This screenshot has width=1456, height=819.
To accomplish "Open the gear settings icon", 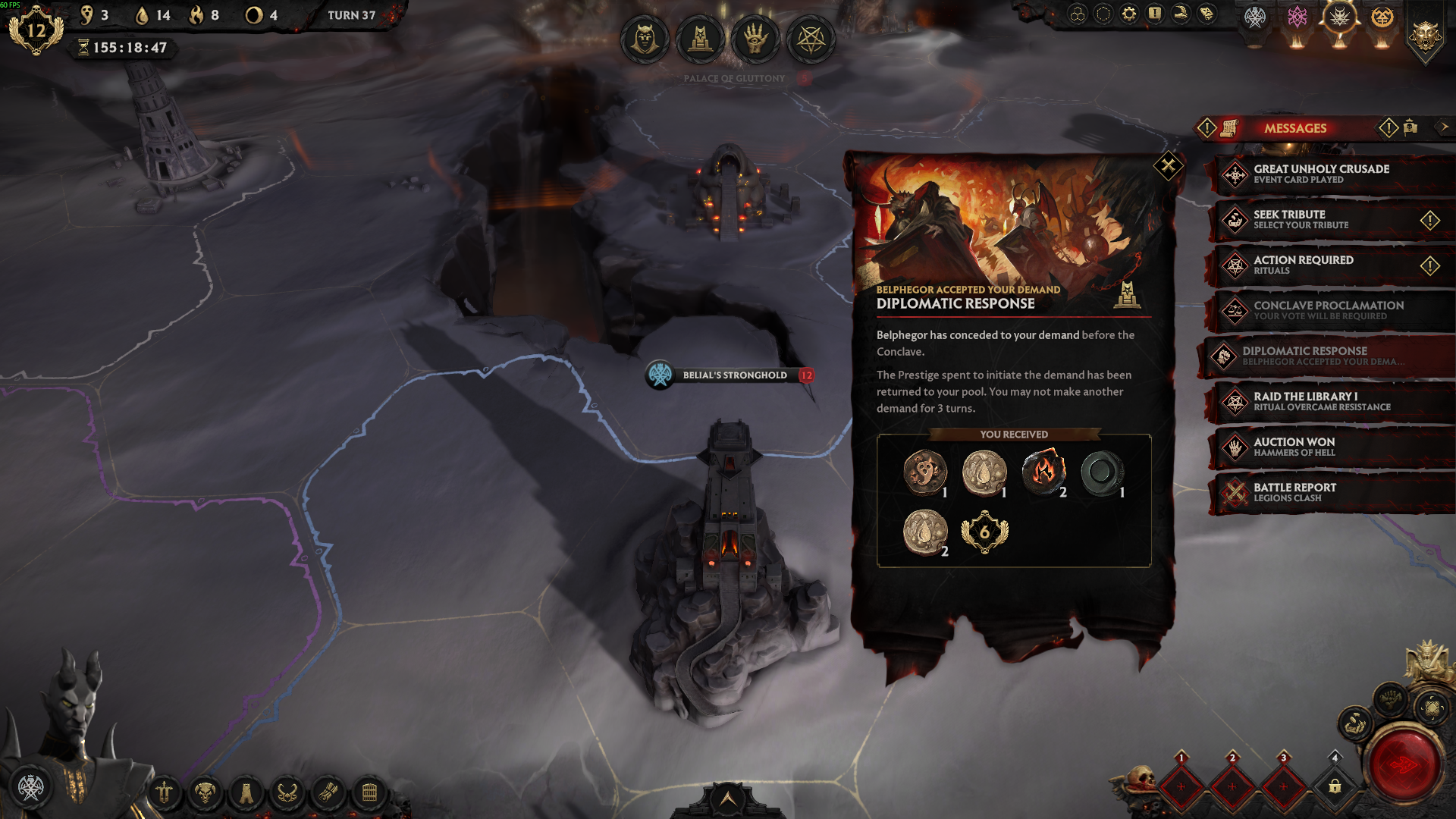I will (1129, 14).
